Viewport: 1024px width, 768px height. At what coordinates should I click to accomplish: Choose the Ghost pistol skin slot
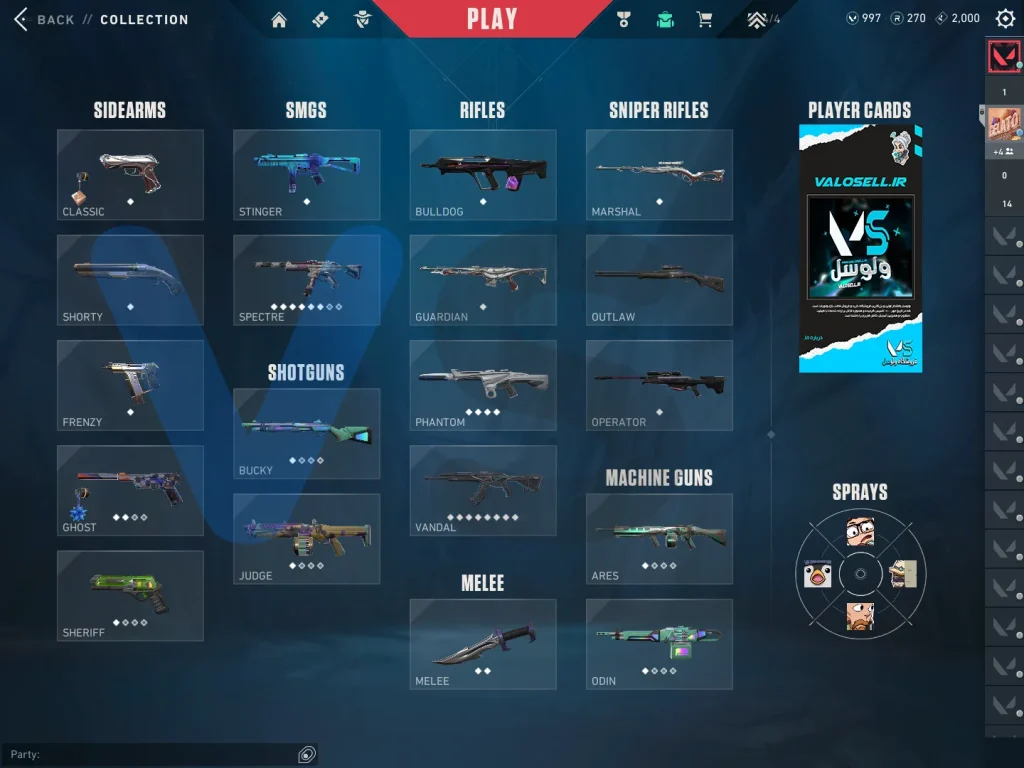(130, 490)
